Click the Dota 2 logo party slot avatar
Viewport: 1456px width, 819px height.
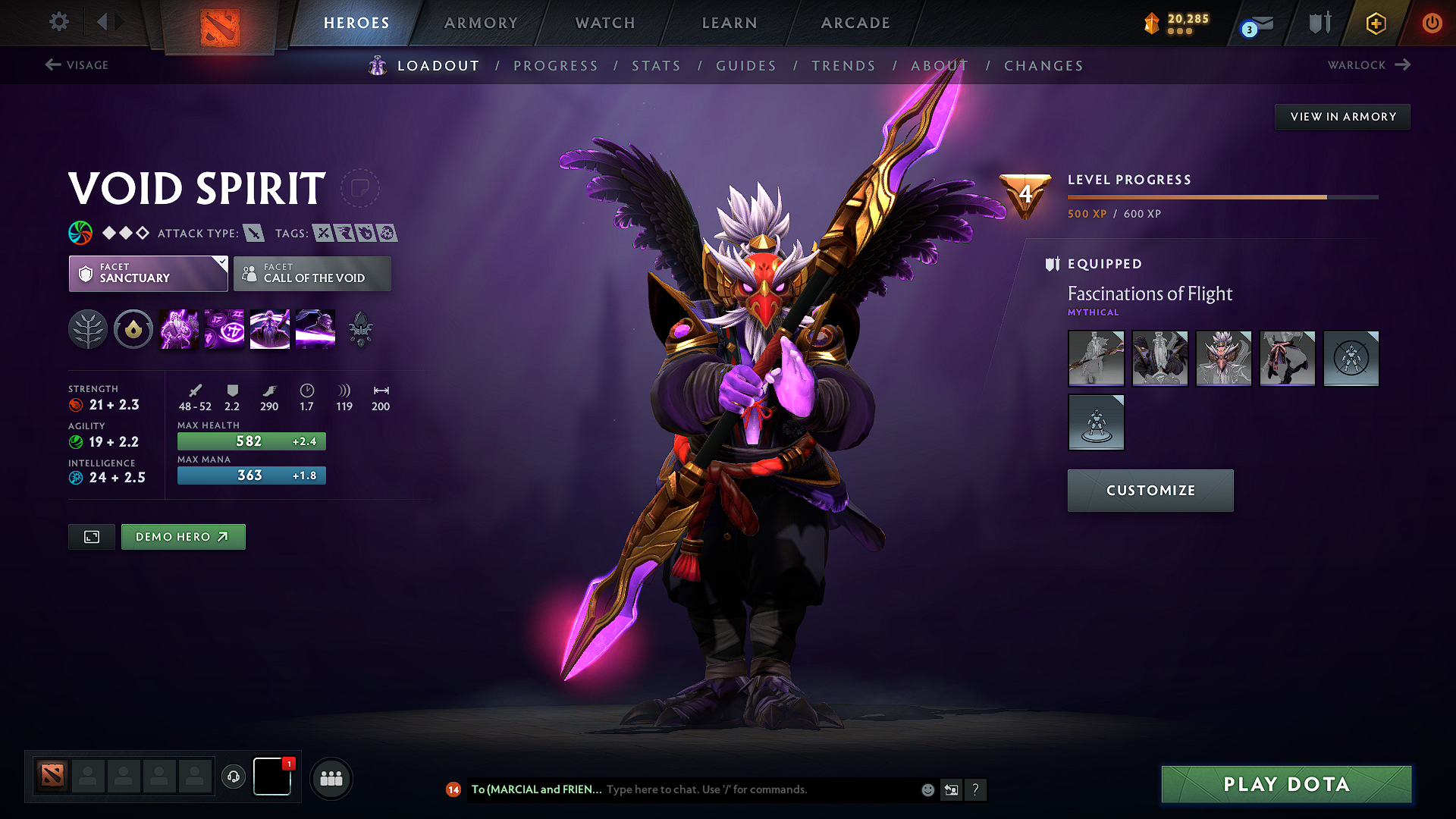(51, 776)
